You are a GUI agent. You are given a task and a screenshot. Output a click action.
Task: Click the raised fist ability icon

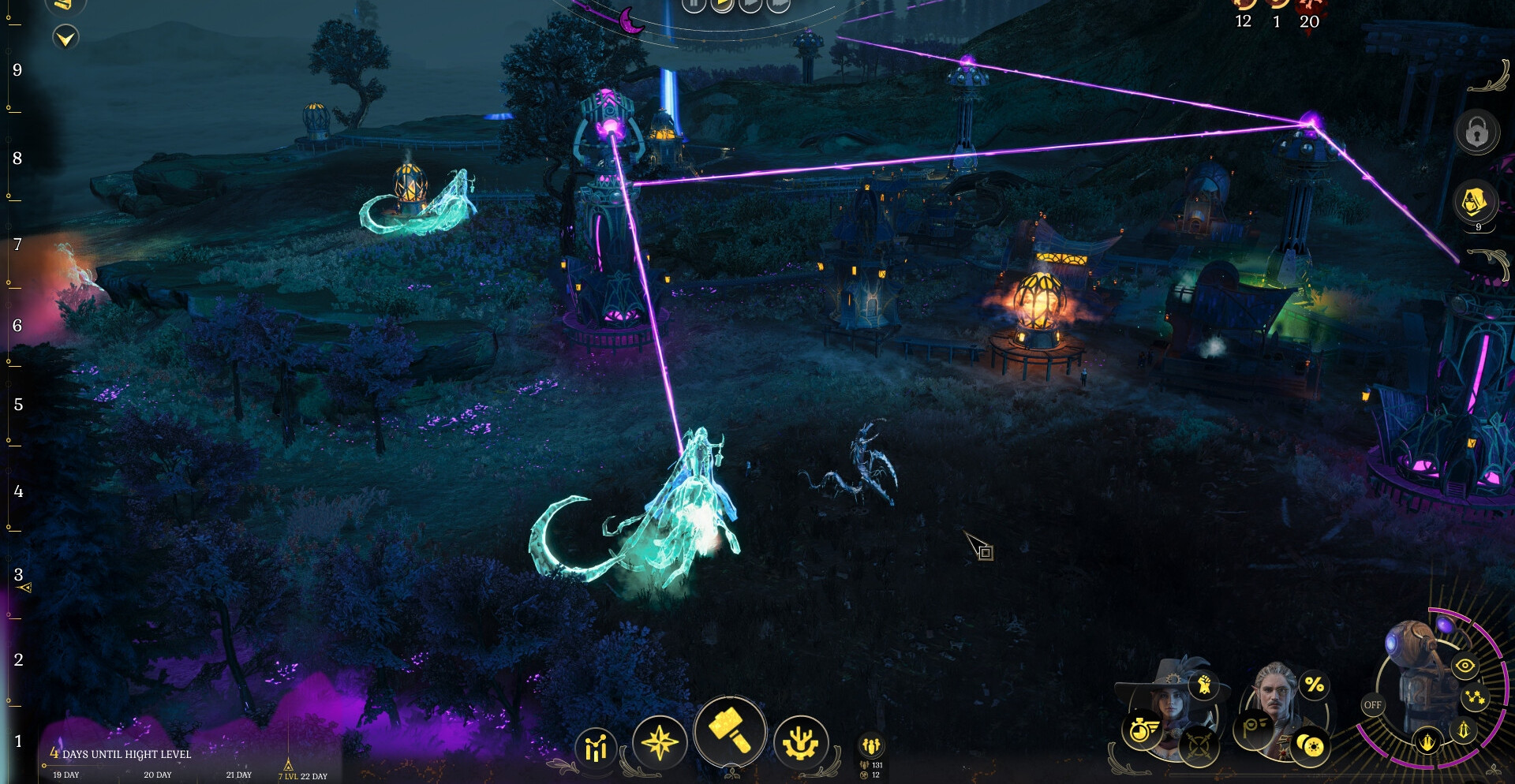coord(1204,685)
